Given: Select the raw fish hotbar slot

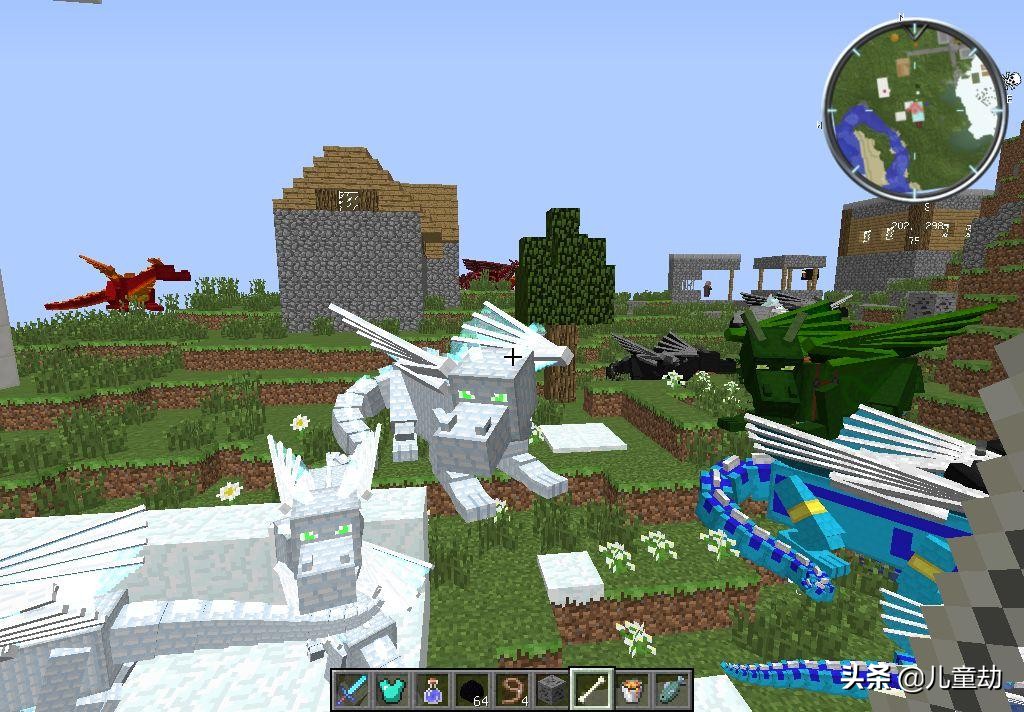Looking at the screenshot, I should pyautogui.click(x=672, y=689).
